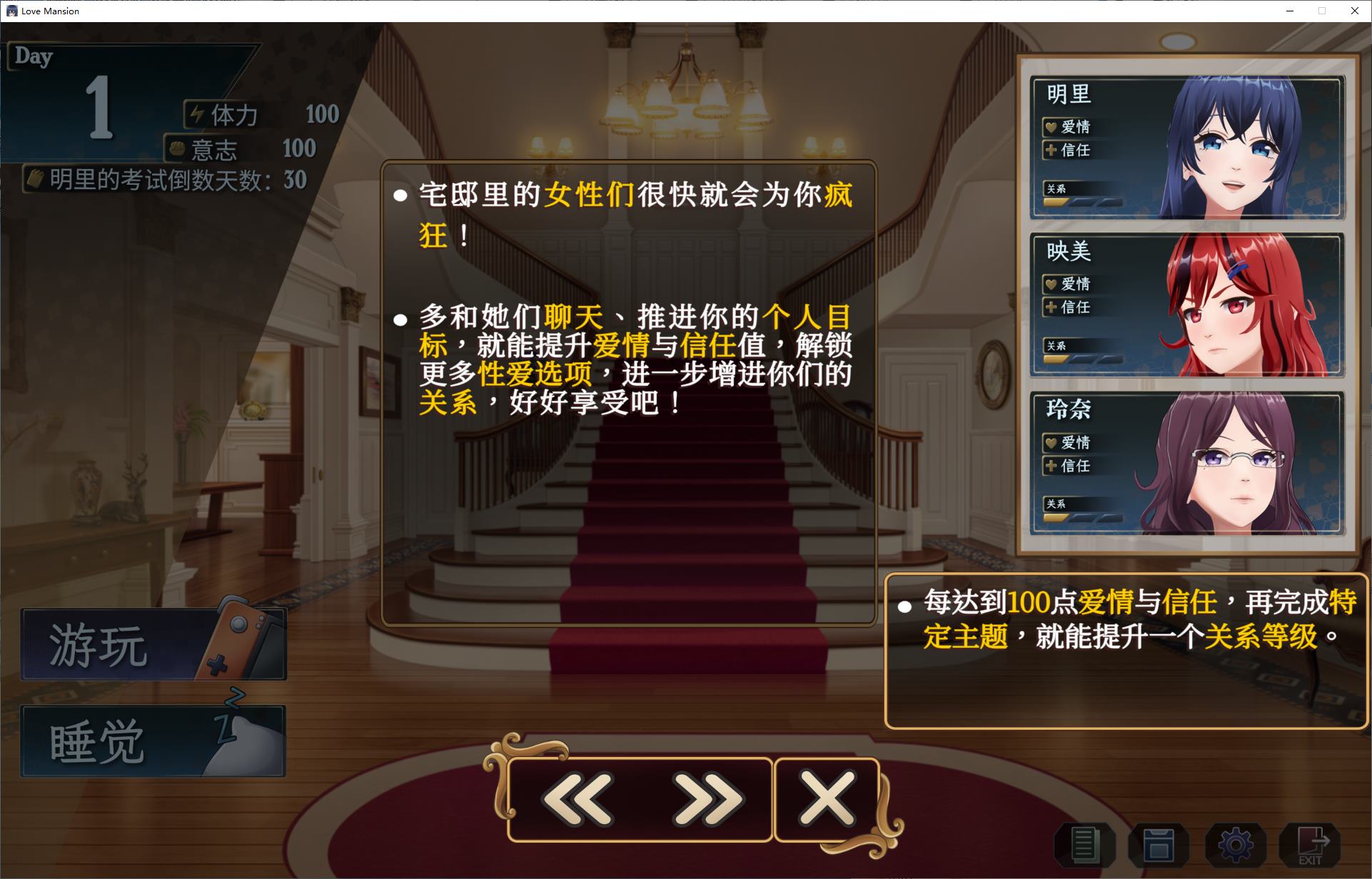Click the fist-shaped 意志 willpower icon
1372x879 pixels.
(x=178, y=148)
